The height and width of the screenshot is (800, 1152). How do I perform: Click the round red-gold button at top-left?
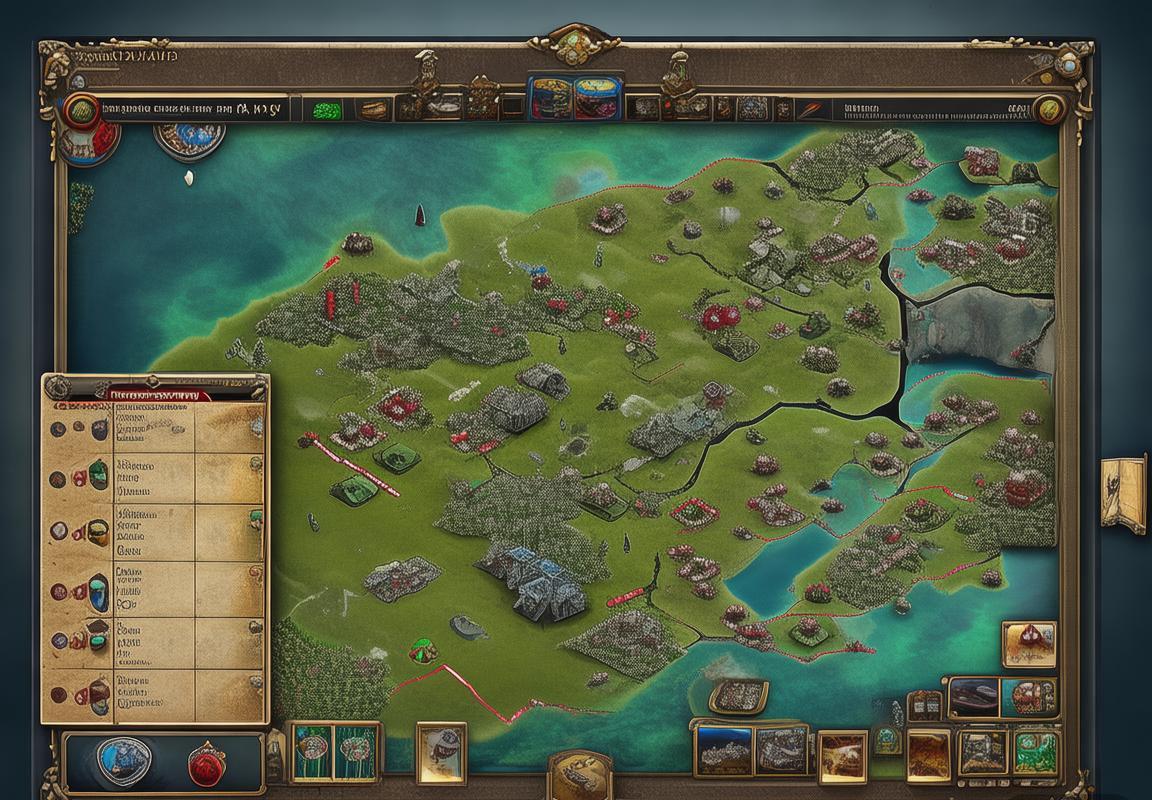(82, 110)
